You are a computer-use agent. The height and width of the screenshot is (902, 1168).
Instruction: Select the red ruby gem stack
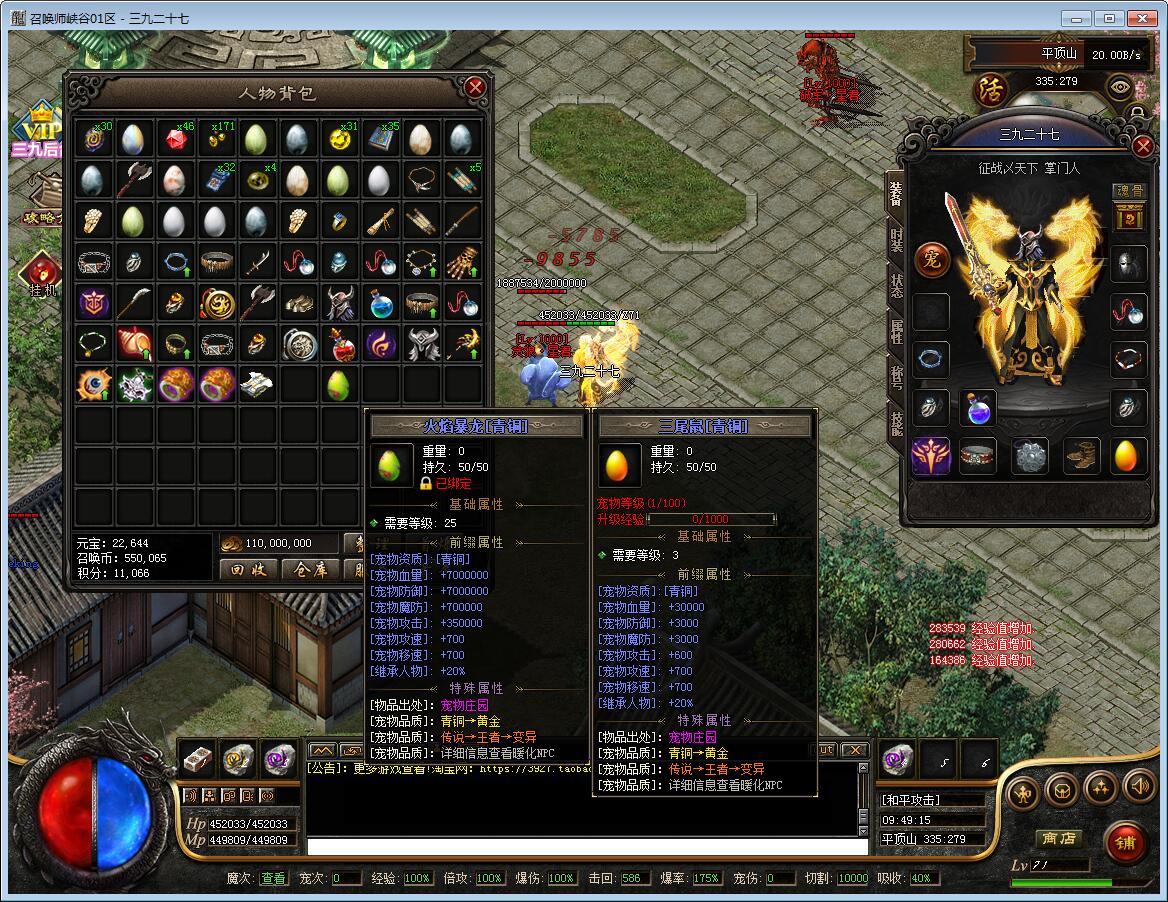[x=175, y=139]
